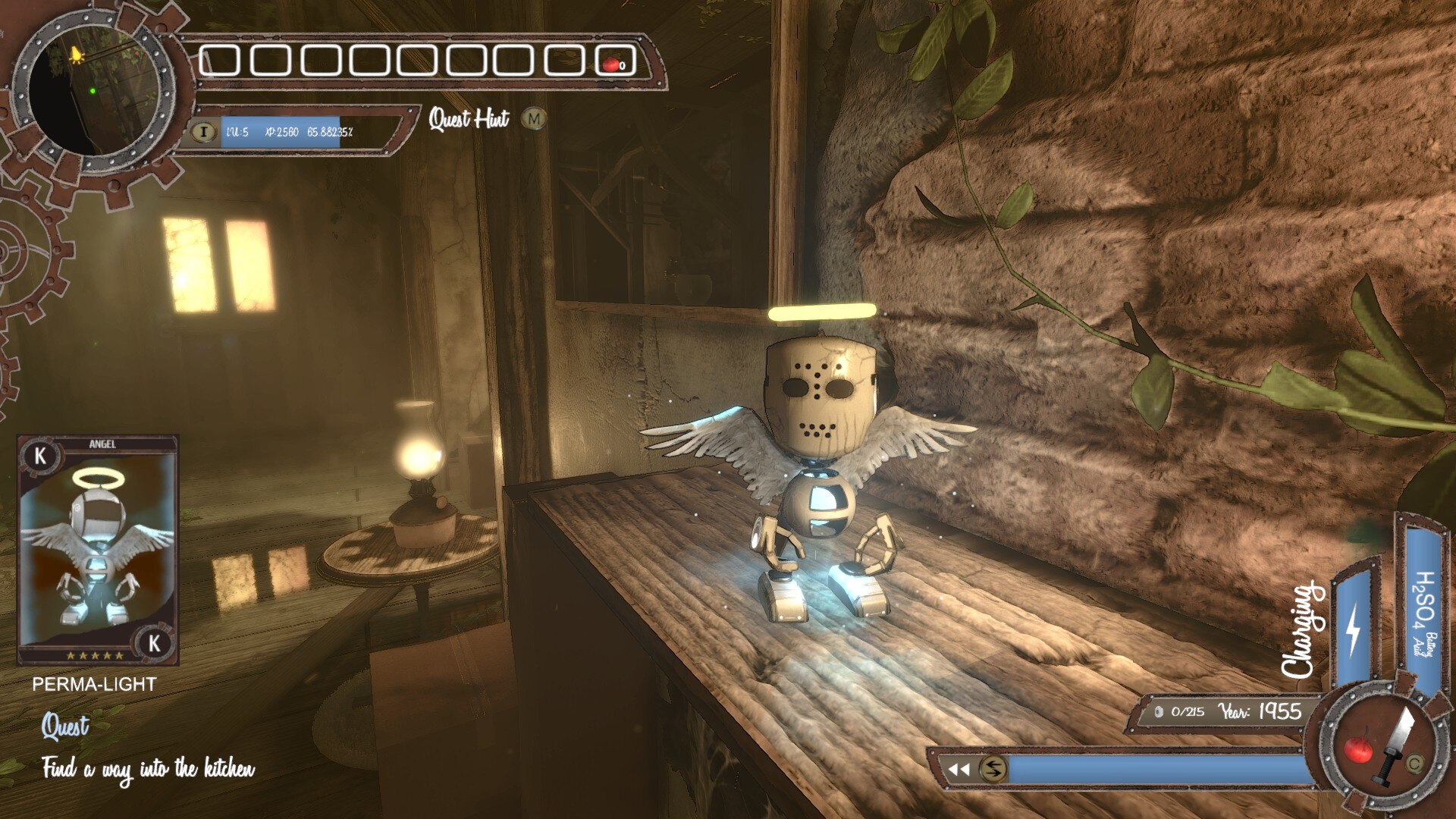The width and height of the screenshot is (1456, 819).
Task: Choose the apple in the weapon wheel
Action: tap(1357, 749)
